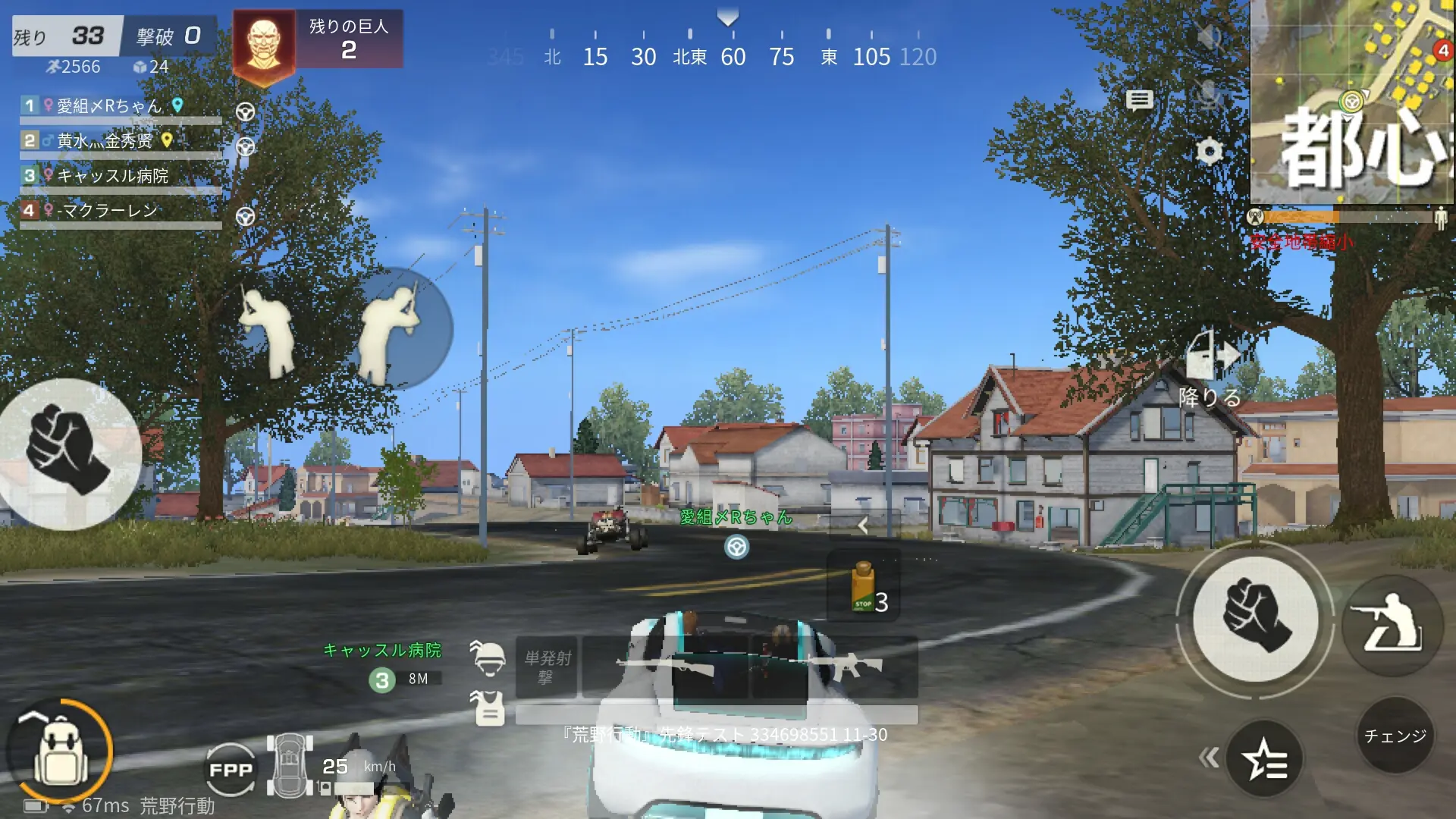The height and width of the screenshot is (819, 1456).
Task: Switch camera with the FPP button
Action: tap(231, 770)
